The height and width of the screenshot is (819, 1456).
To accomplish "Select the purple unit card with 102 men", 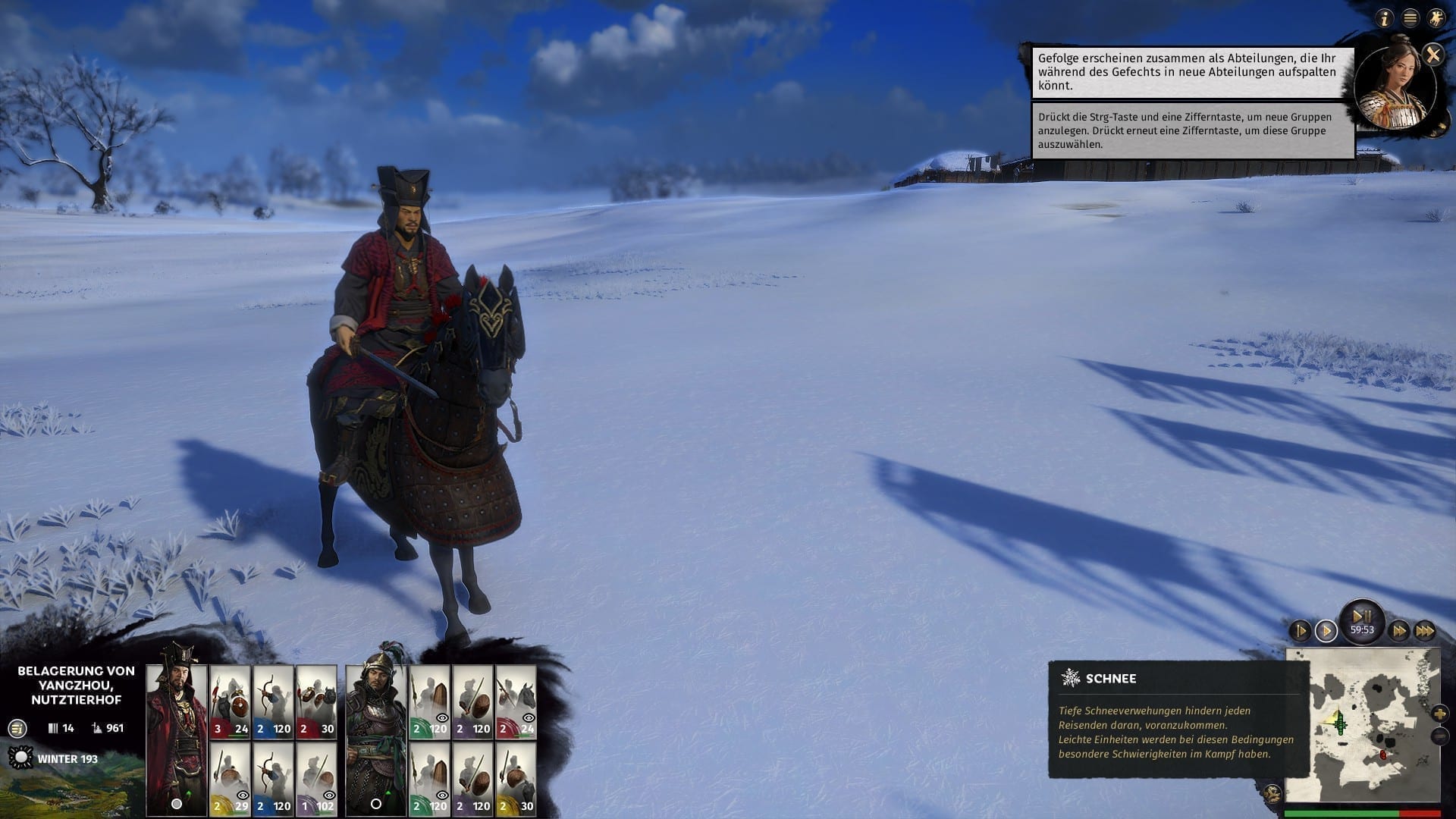I will click(317, 780).
